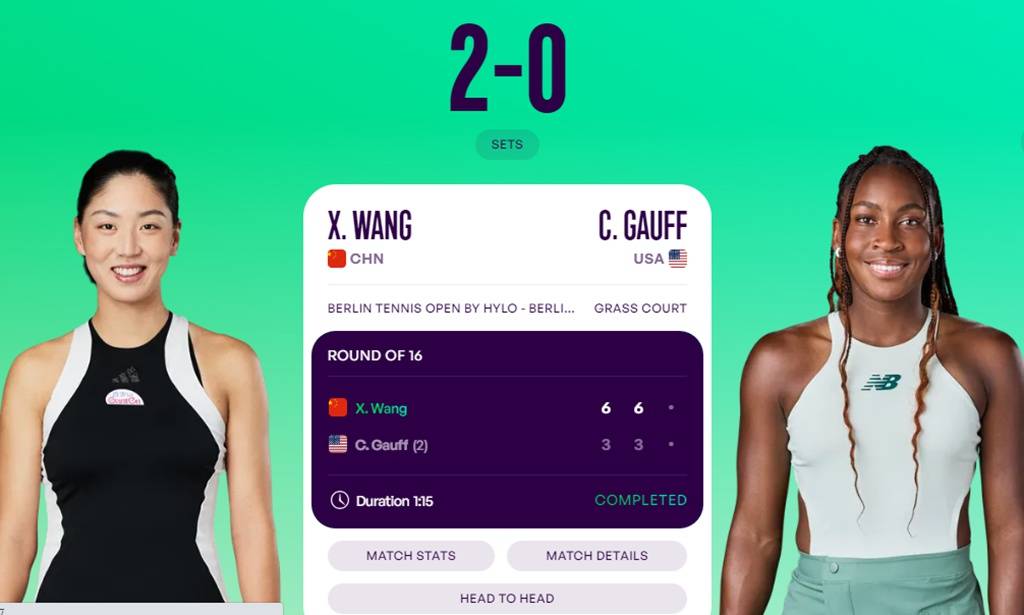1024x615 pixels.
Task: Select the Sets pill under the score
Action: click(507, 145)
